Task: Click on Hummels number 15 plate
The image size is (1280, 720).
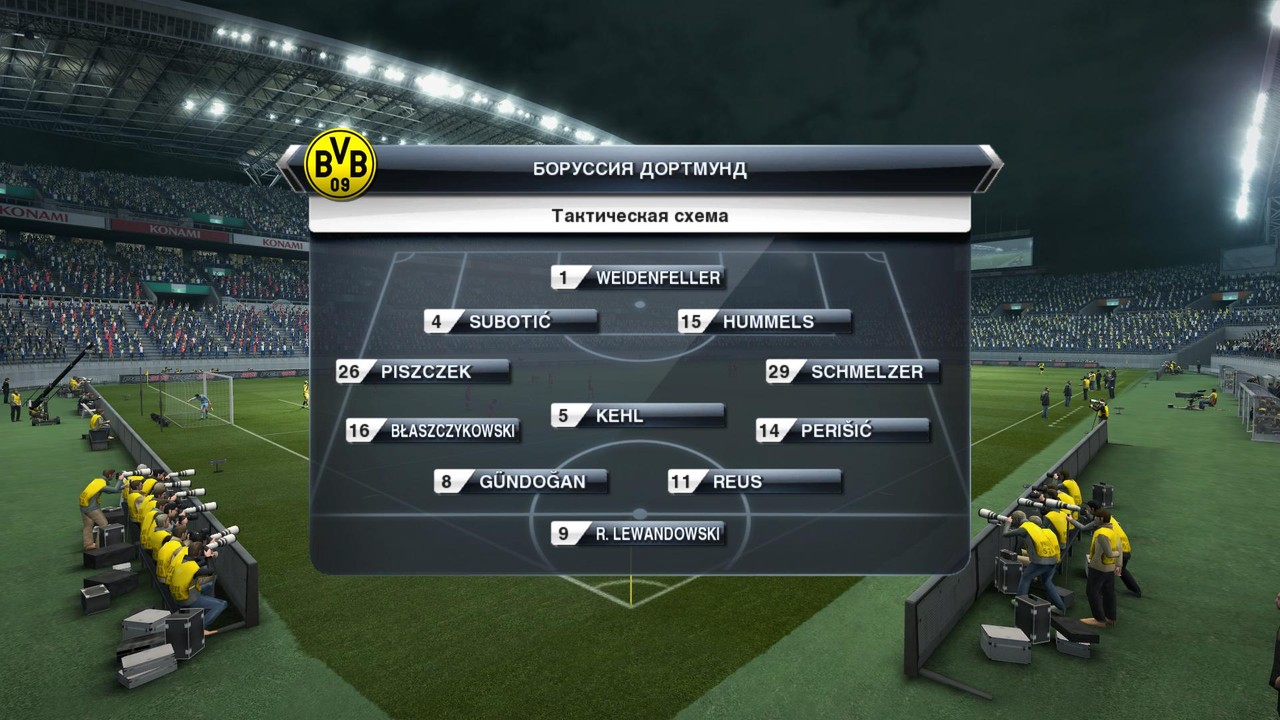Action: coord(765,322)
